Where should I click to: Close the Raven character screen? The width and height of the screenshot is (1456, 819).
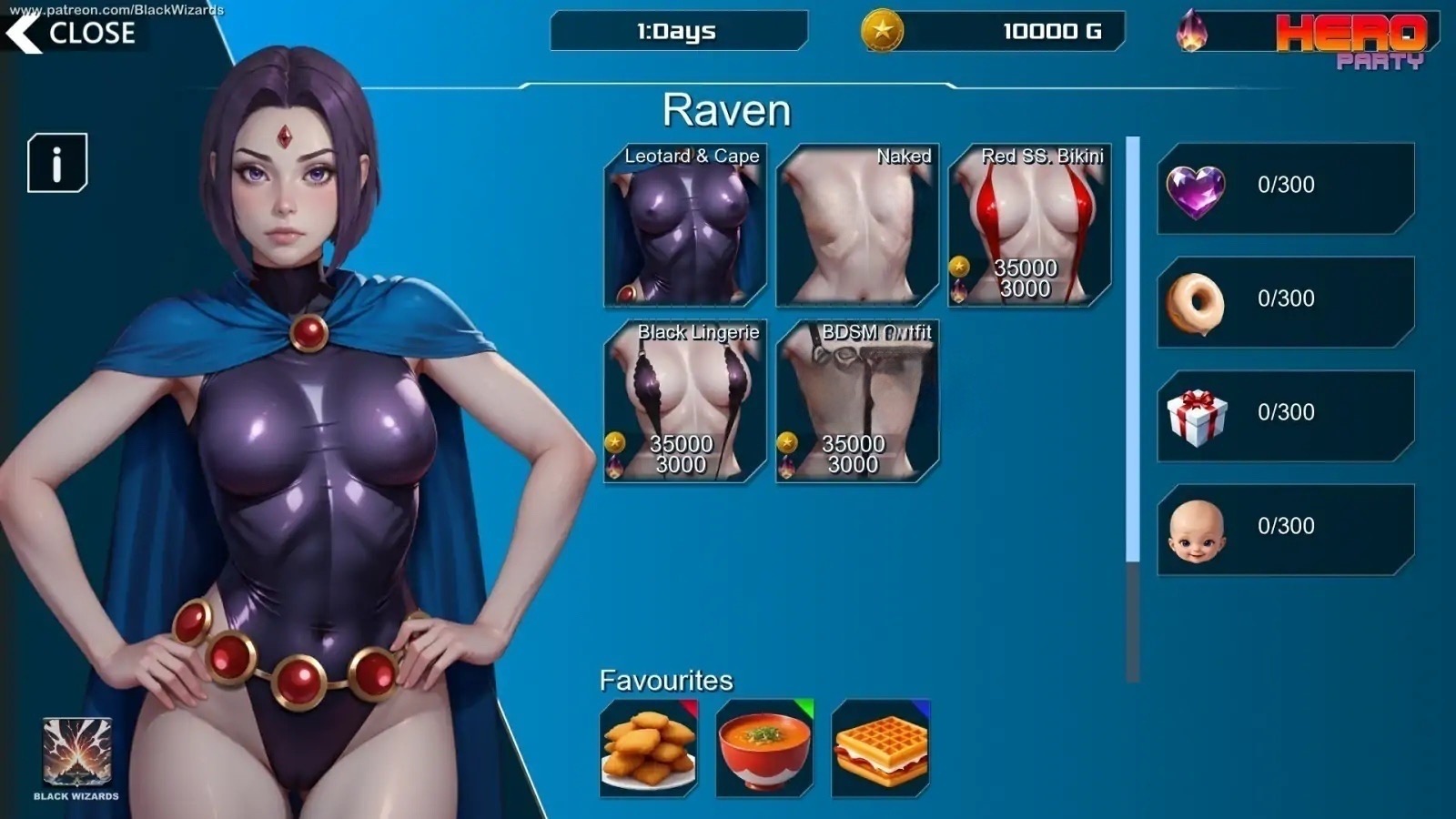pos(71,34)
